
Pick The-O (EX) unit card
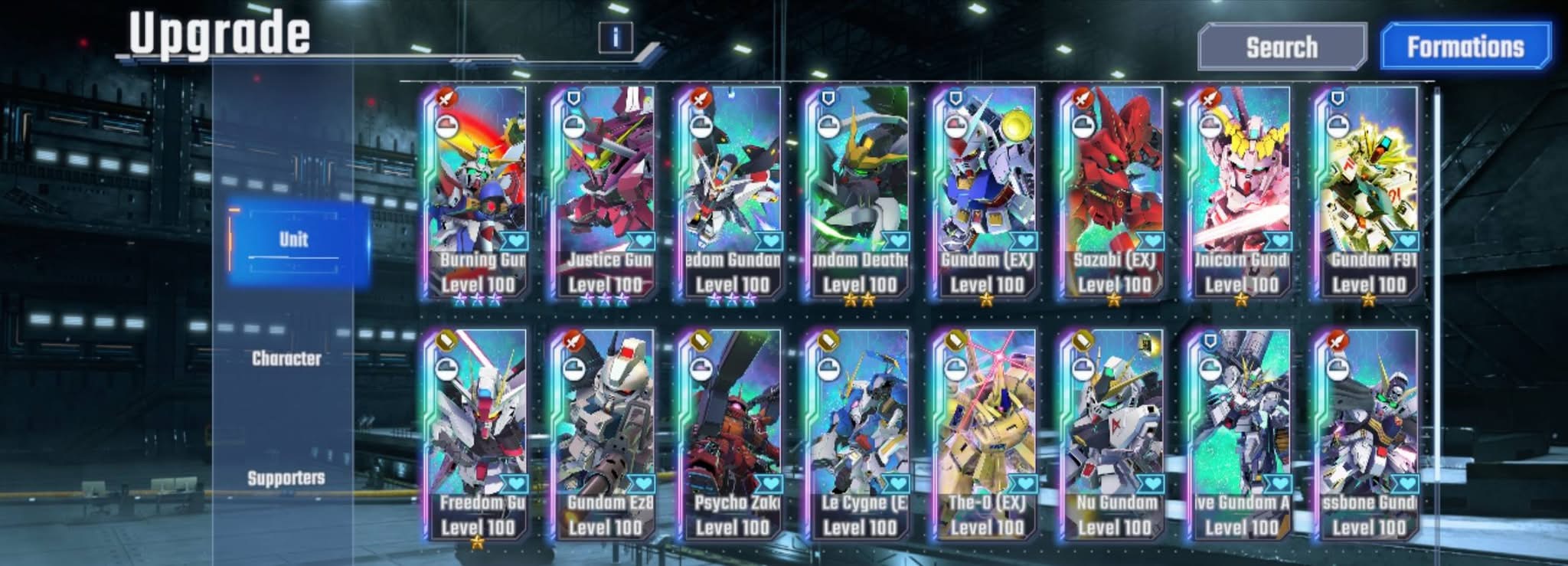pyautogui.click(x=986, y=434)
